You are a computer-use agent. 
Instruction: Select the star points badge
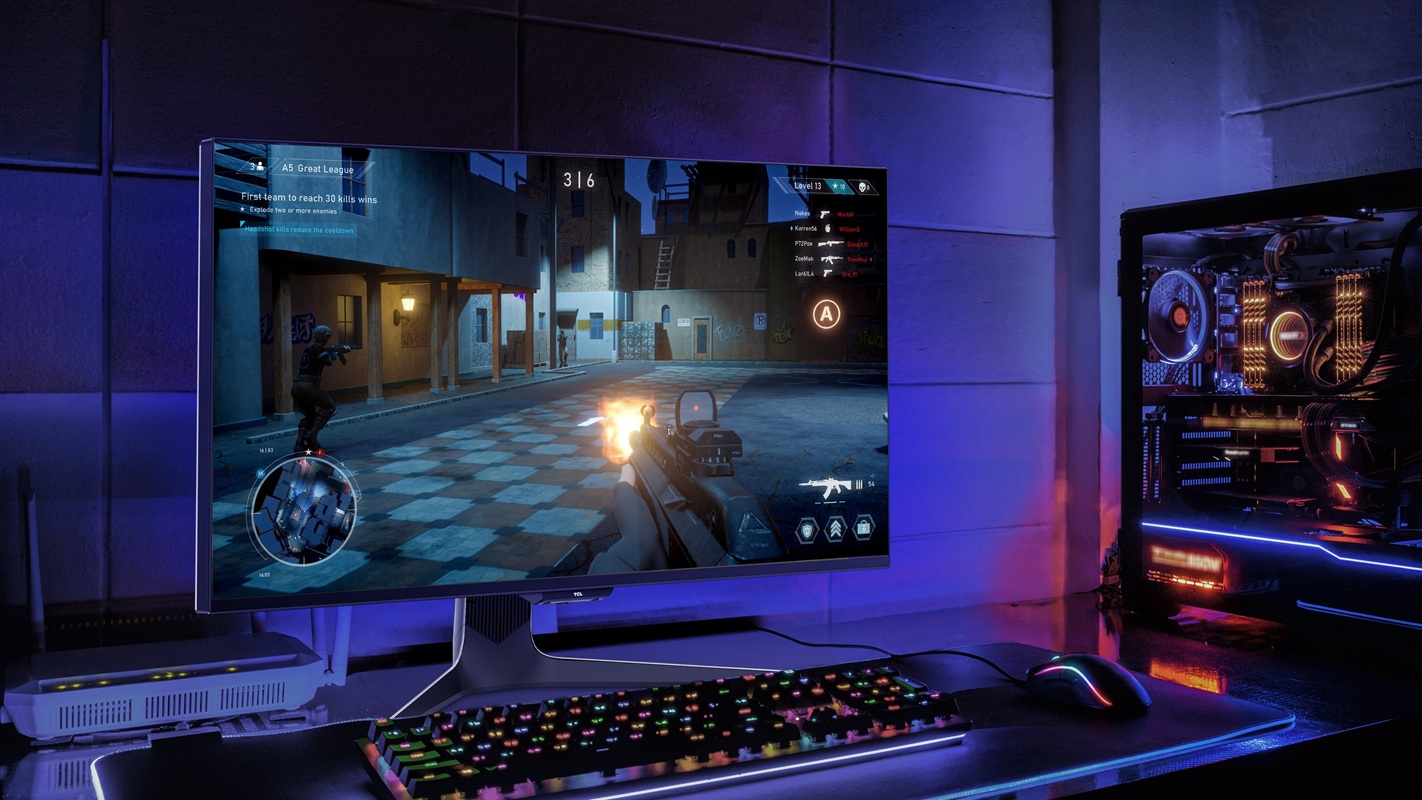point(837,187)
